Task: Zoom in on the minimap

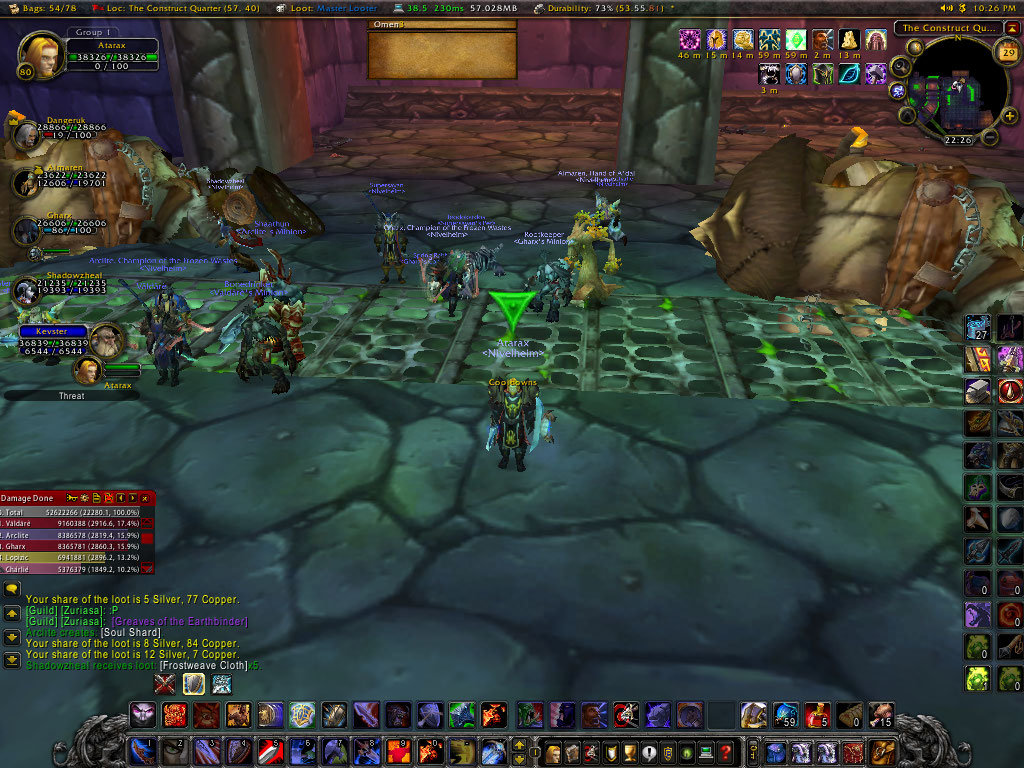Action: click(x=1010, y=116)
